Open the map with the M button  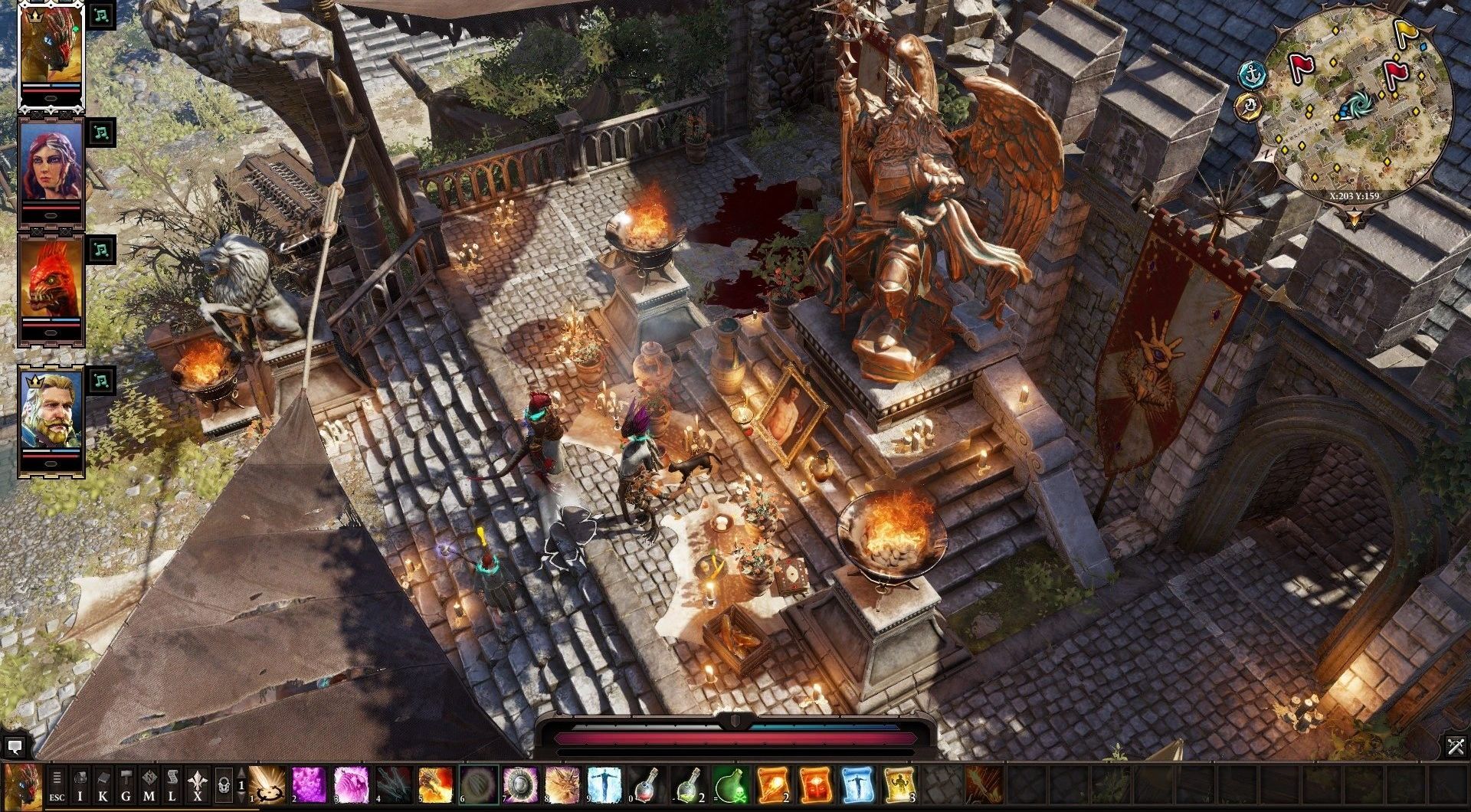pos(149,786)
